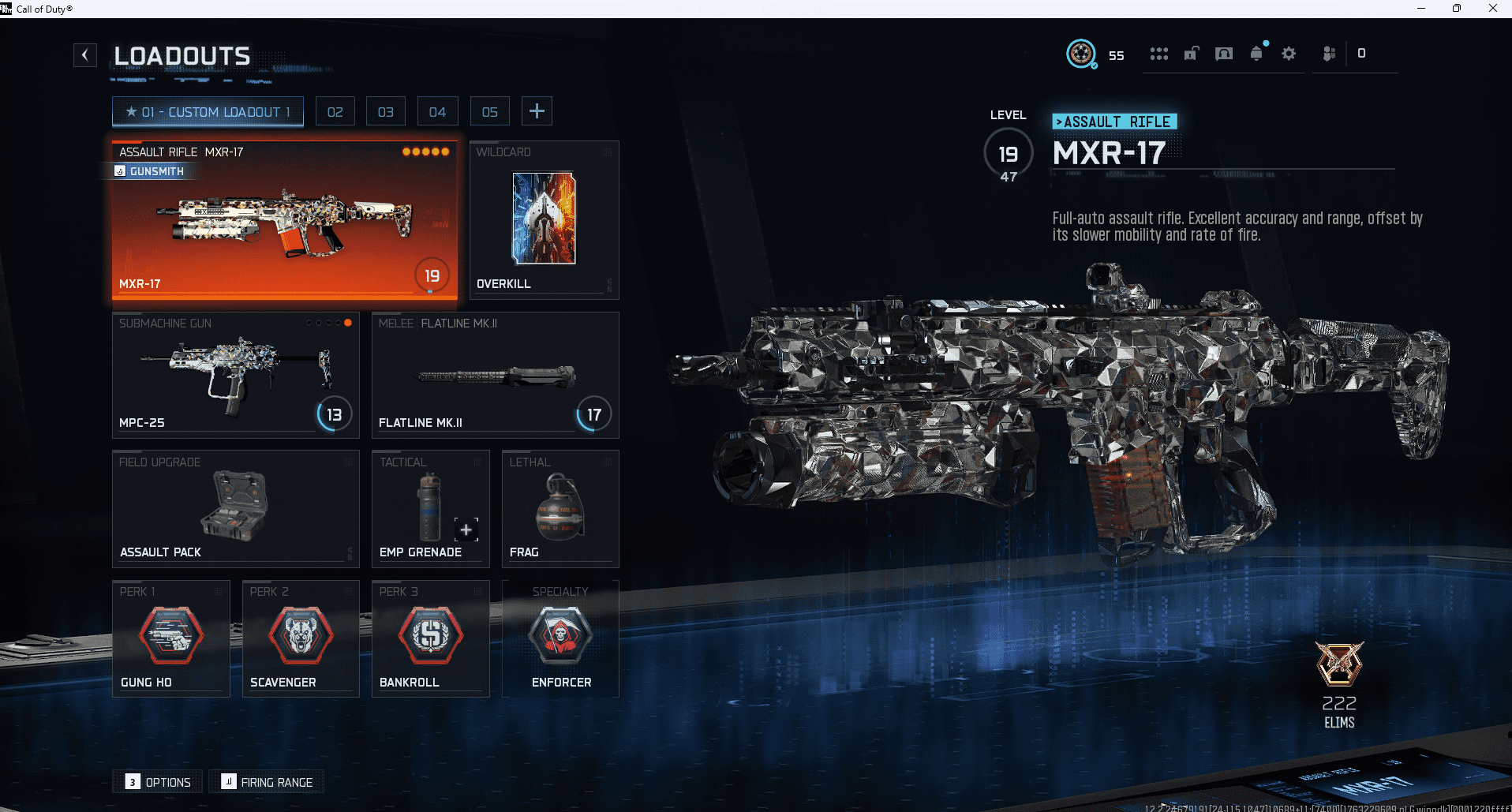
Task: Switch to loadout tab 02
Action: (x=335, y=110)
